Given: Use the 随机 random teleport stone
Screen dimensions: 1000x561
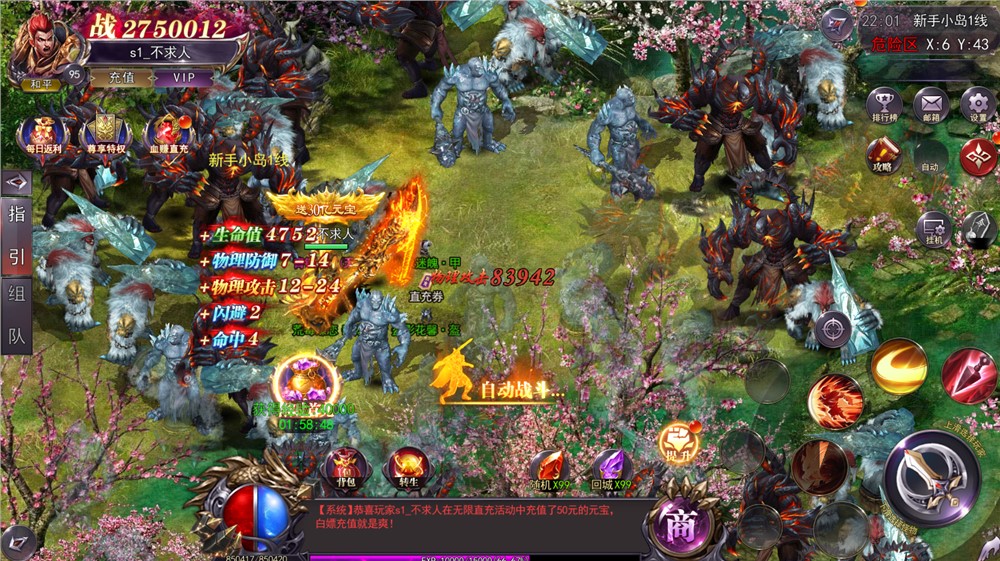Looking at the screenshot, I should pyautogui.click(x=547, y=468).
